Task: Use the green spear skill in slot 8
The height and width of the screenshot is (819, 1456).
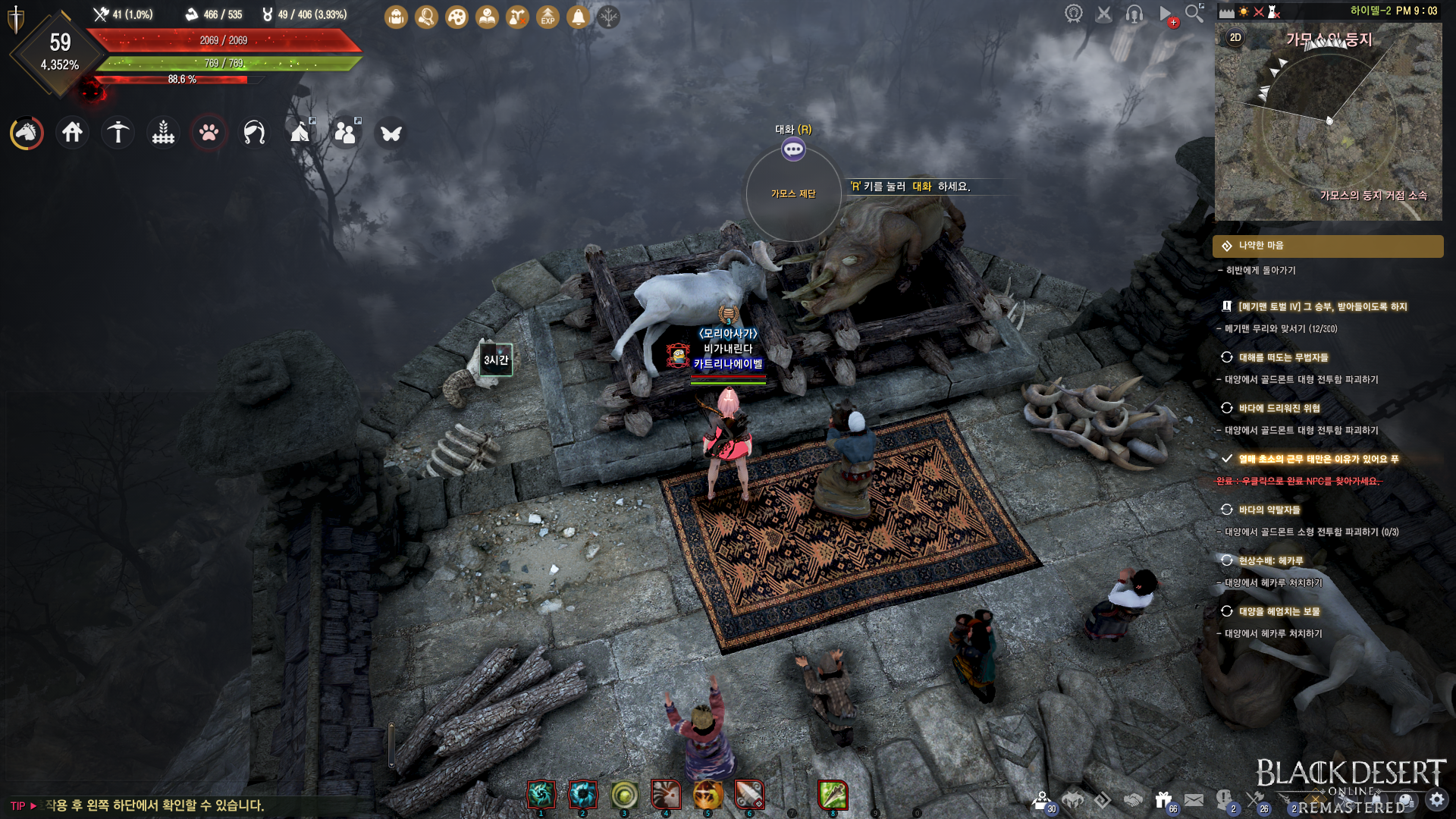Action: click(x=833, y=795)
